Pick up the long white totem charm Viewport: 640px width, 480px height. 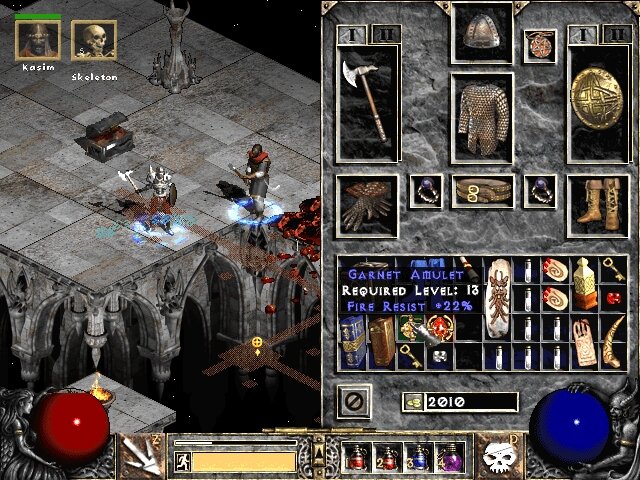point(497,300)
